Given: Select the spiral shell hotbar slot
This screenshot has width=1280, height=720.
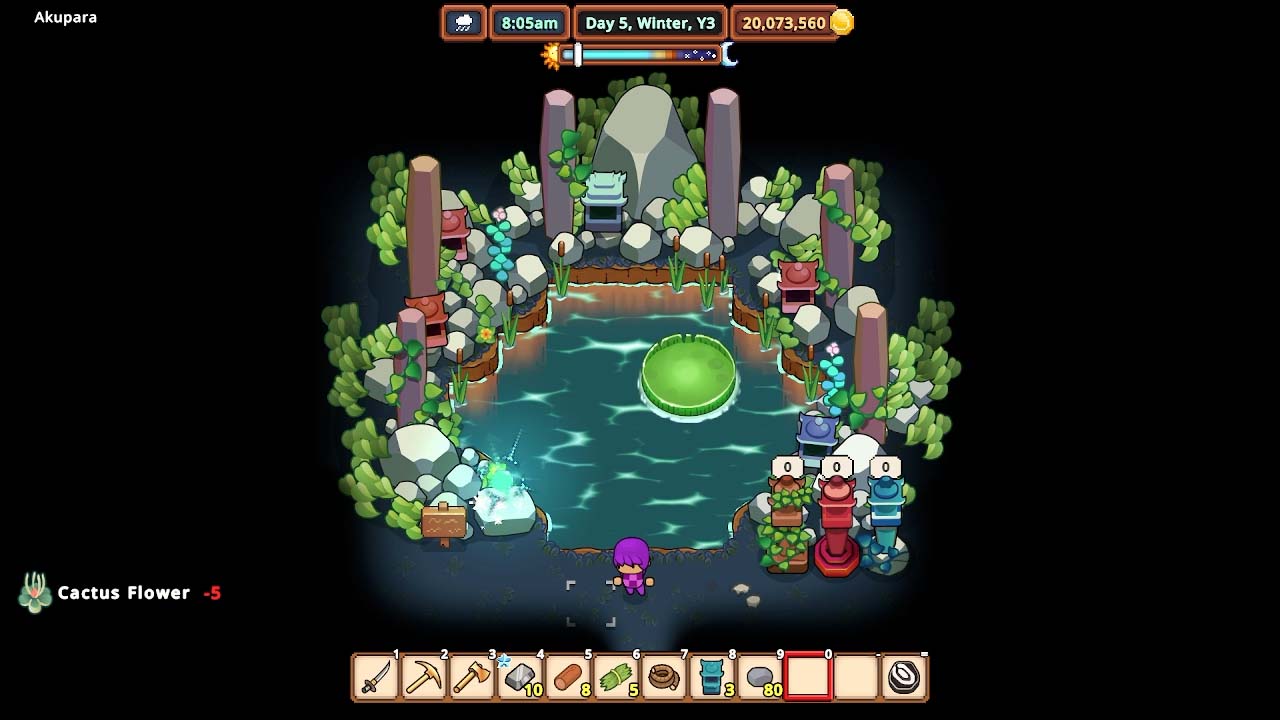Looking at the screenshot, I should [904, 677].
